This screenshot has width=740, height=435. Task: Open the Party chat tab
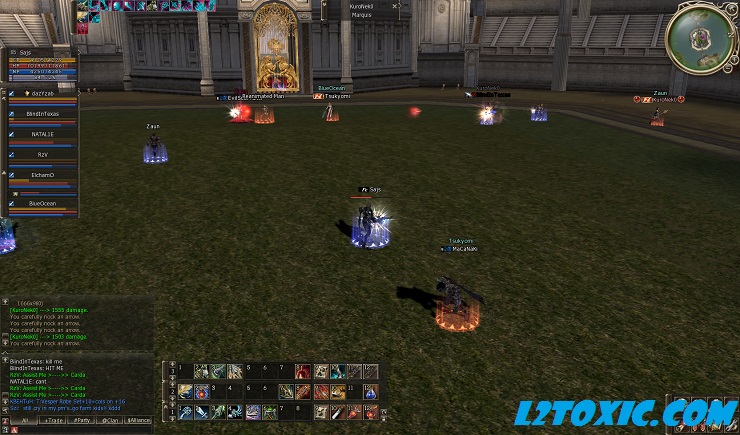80,420
